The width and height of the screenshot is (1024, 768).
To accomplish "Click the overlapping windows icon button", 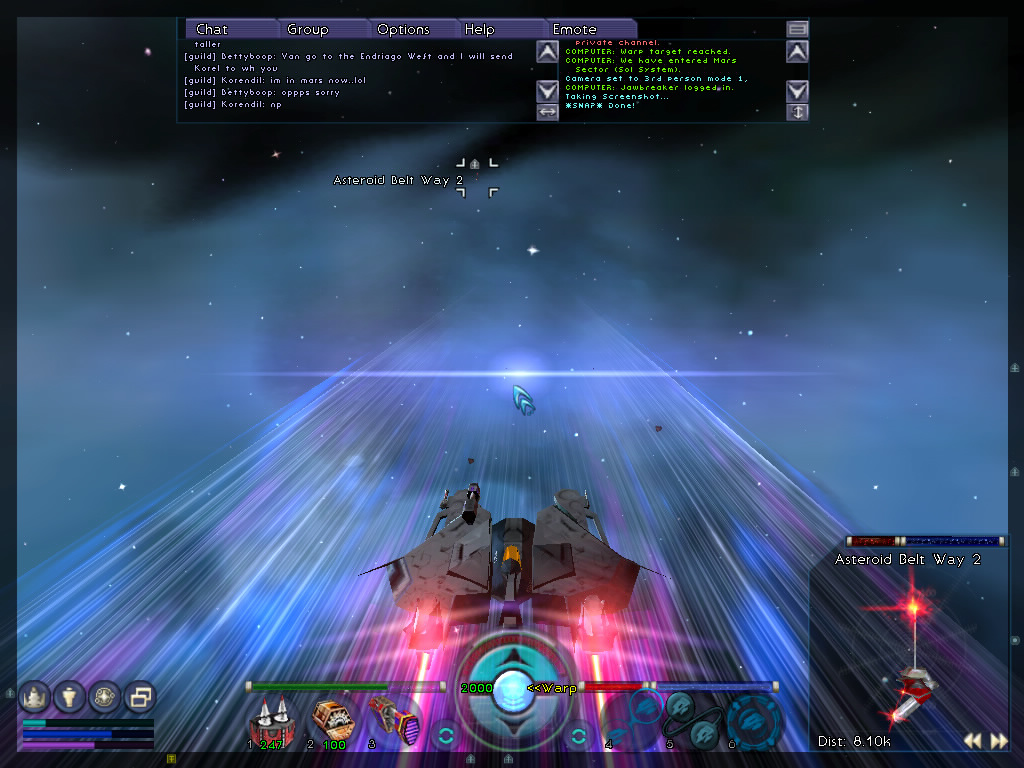I will point(140,696).
